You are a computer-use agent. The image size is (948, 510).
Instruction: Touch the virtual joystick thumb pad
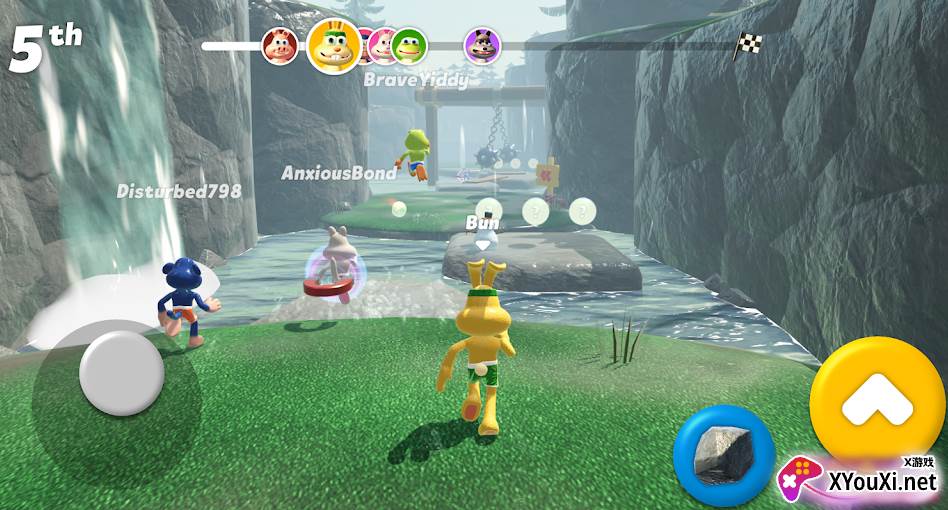tap(121, 374)
